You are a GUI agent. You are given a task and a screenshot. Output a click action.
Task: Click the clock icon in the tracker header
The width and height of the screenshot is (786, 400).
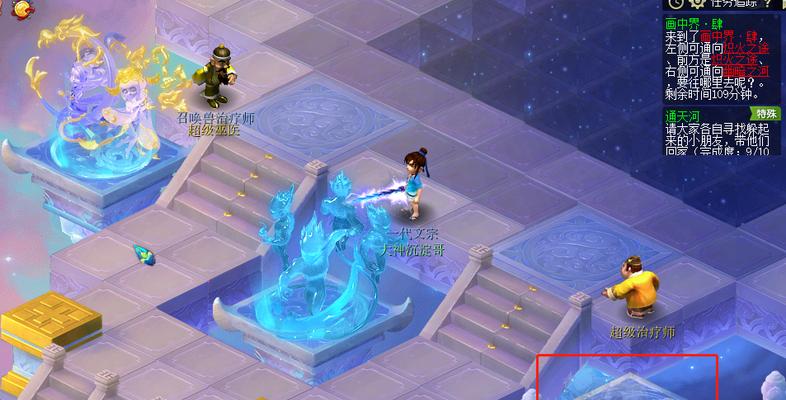pos(673,5)
